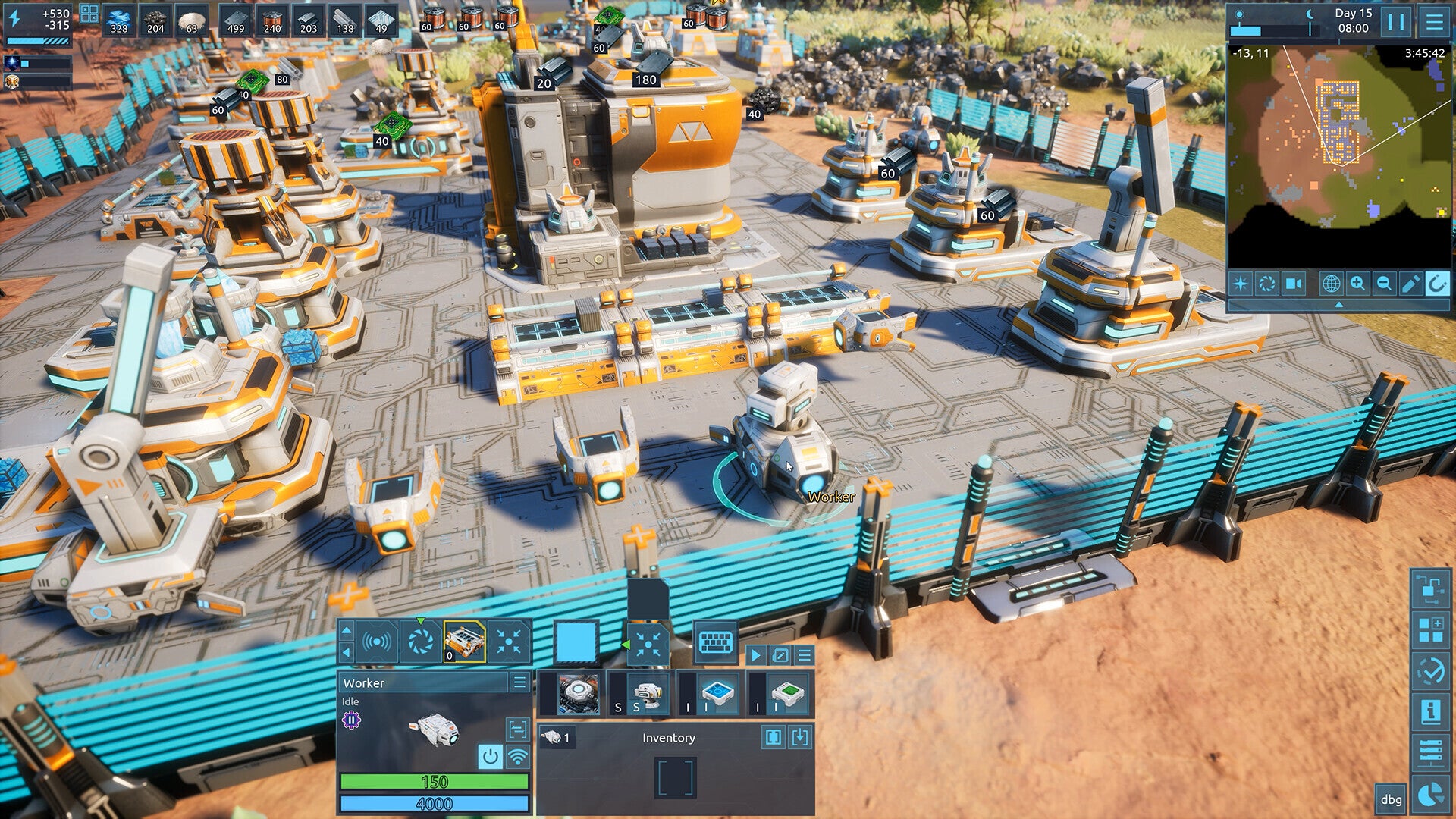This screenshot has height=819, width=1456.
Task: Click the Worker wifi signal icon
Action: [x=517, y=756]
